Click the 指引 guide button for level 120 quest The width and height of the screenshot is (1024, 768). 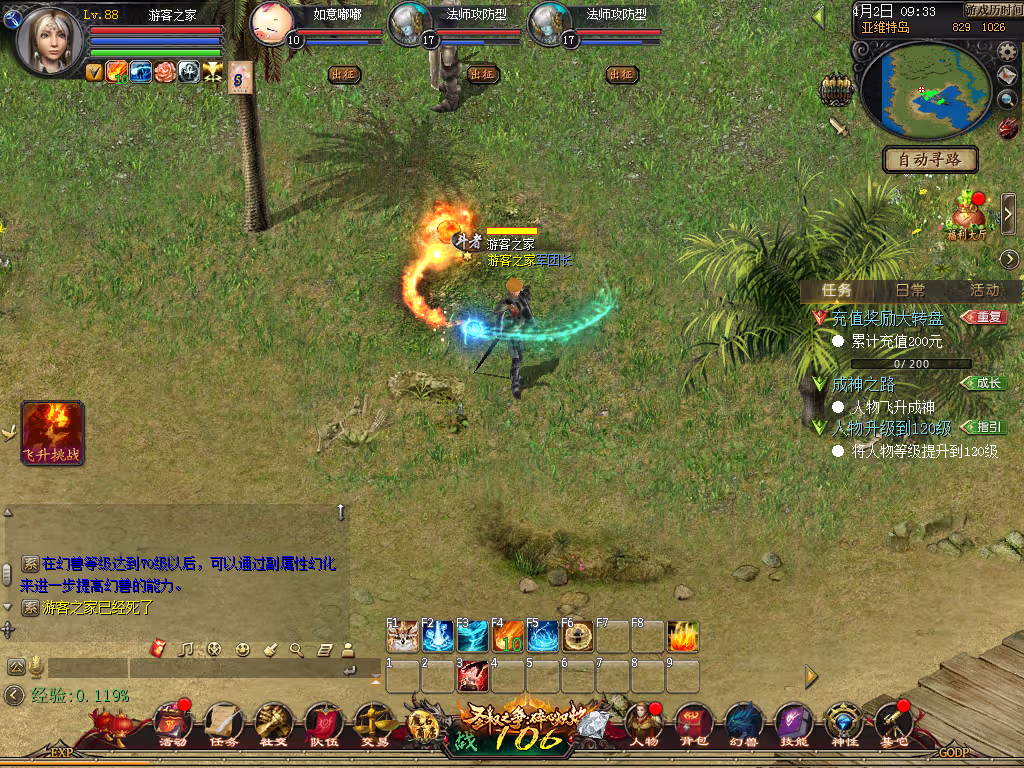pyautogui.click(x=984, y=427)
